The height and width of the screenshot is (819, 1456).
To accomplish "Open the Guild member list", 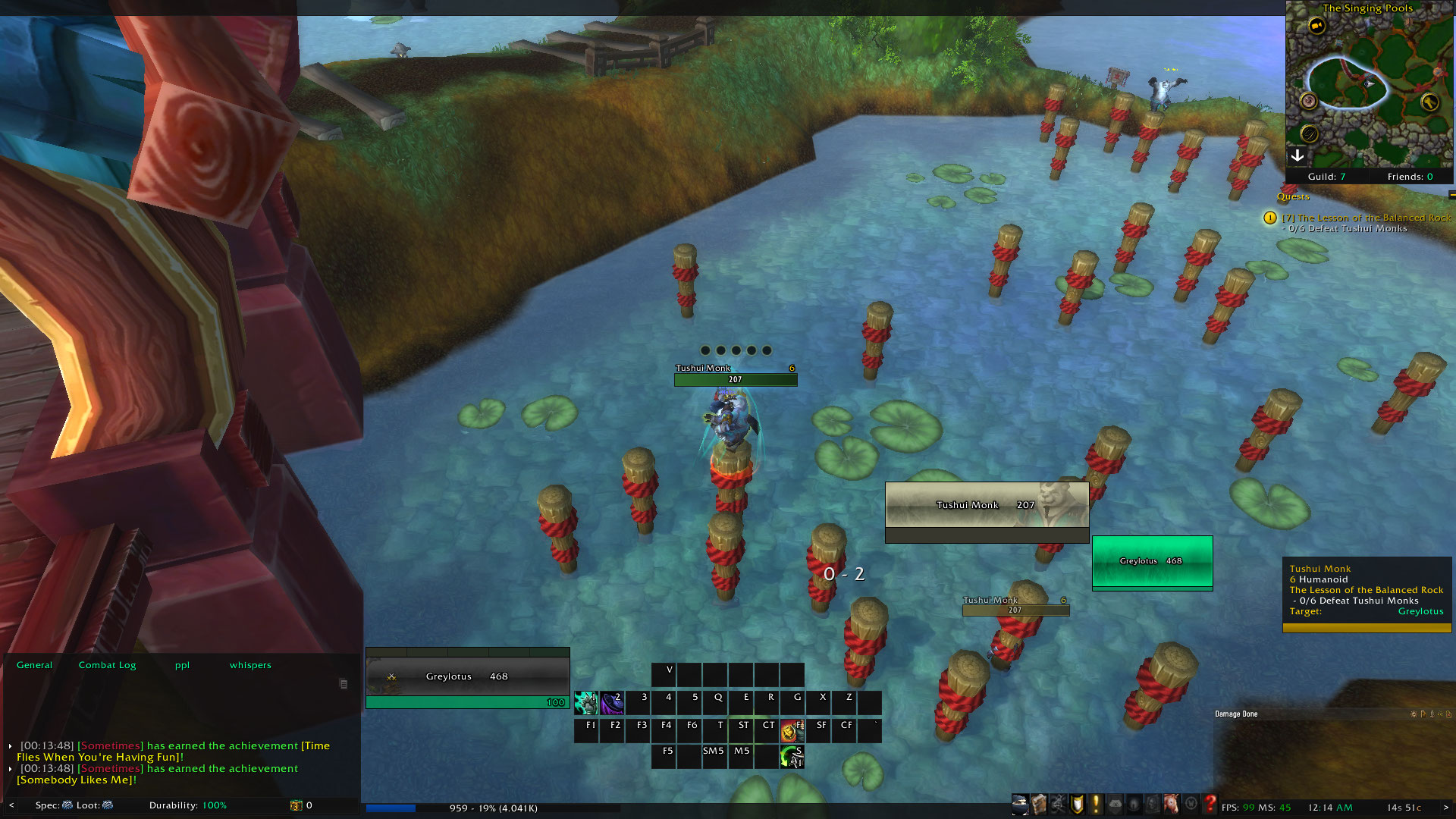I will coord(1326,177).
